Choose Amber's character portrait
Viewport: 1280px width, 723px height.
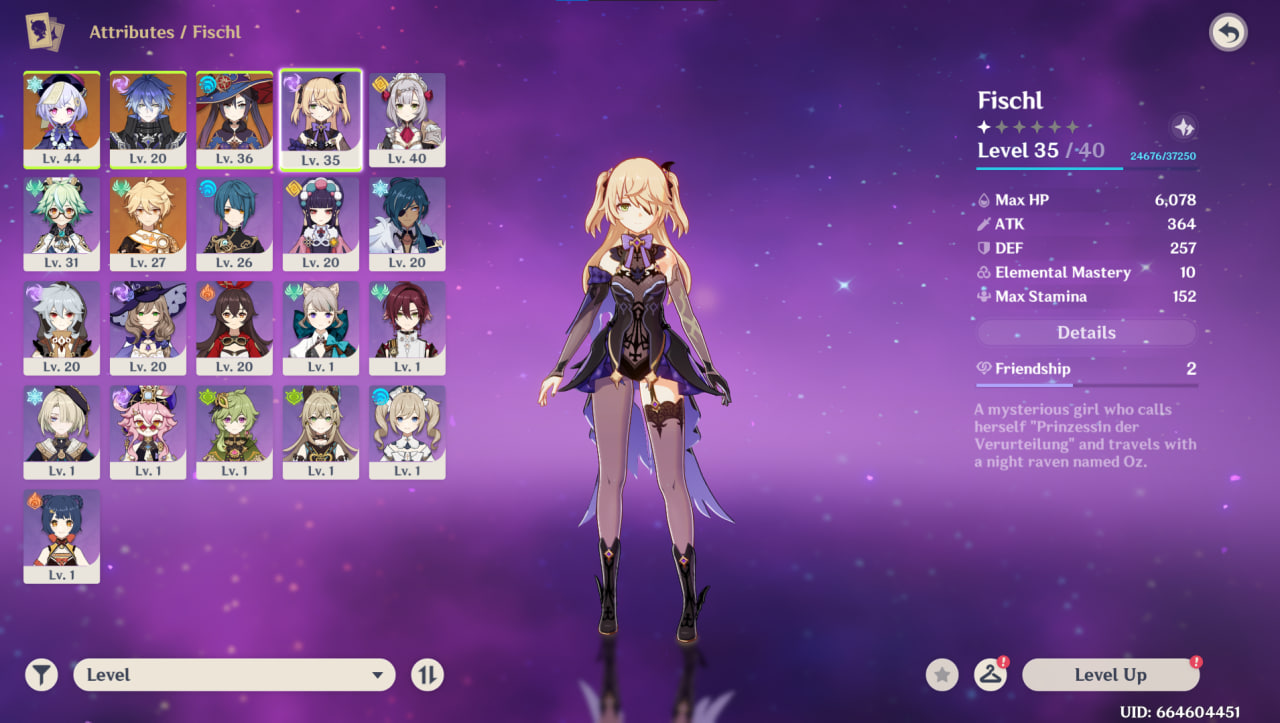click(234, 327)
